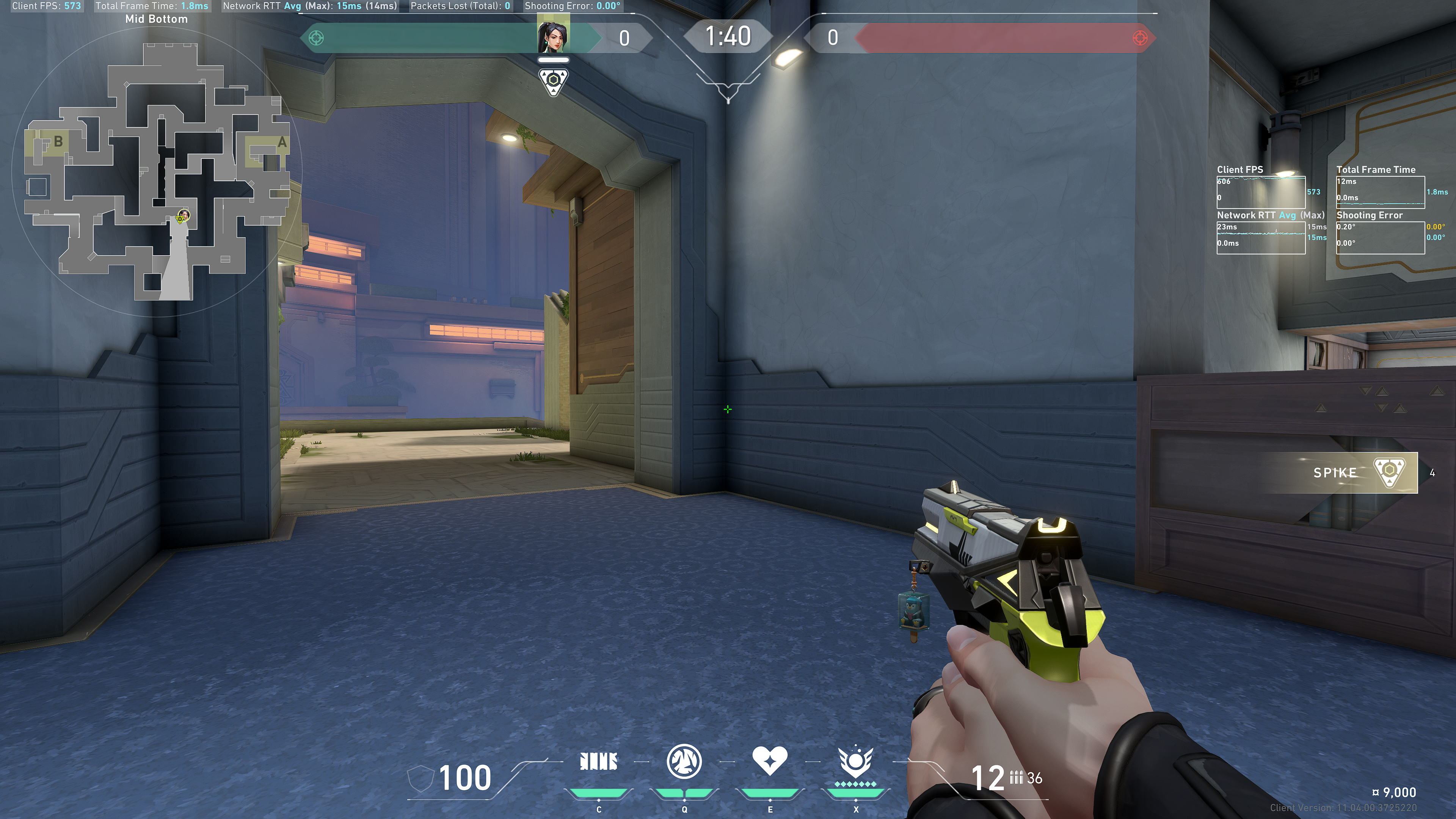Viewport: 1456px width, 819px height.
Task: Click the player marker on the minimap
Action: click(182, 217)
